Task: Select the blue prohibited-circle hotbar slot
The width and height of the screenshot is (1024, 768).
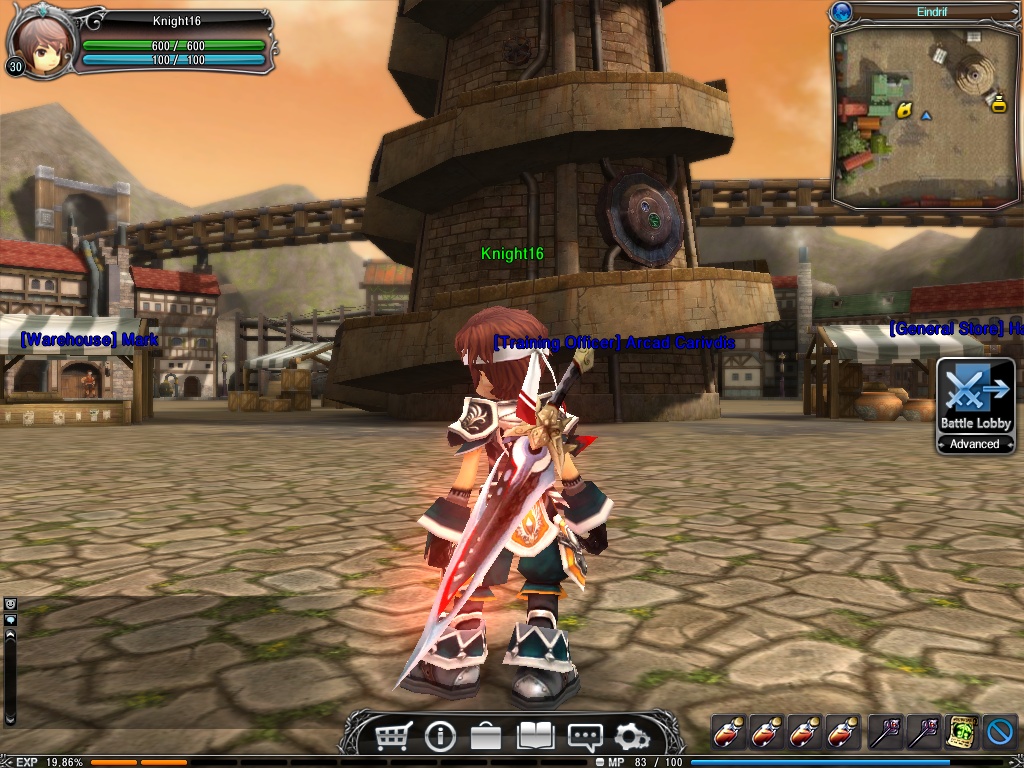Action: (1000, 733)
